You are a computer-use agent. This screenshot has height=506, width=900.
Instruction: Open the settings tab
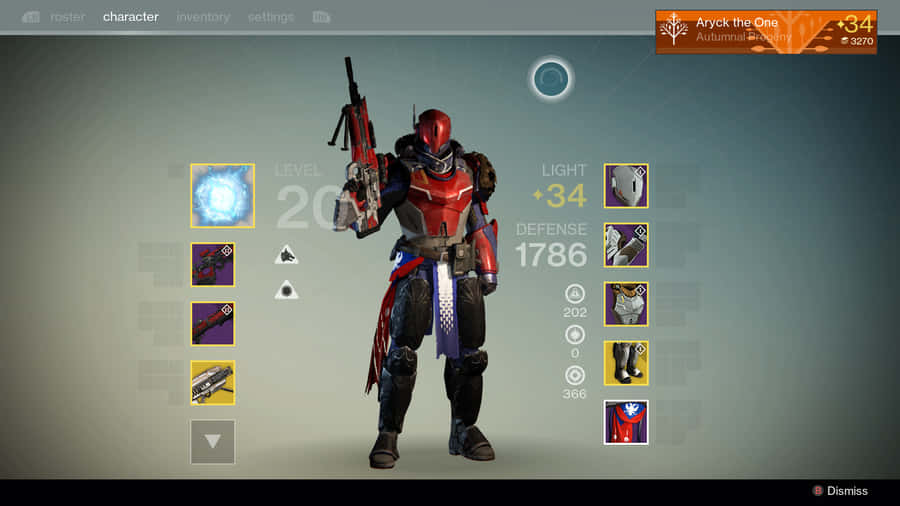(271, 17)
